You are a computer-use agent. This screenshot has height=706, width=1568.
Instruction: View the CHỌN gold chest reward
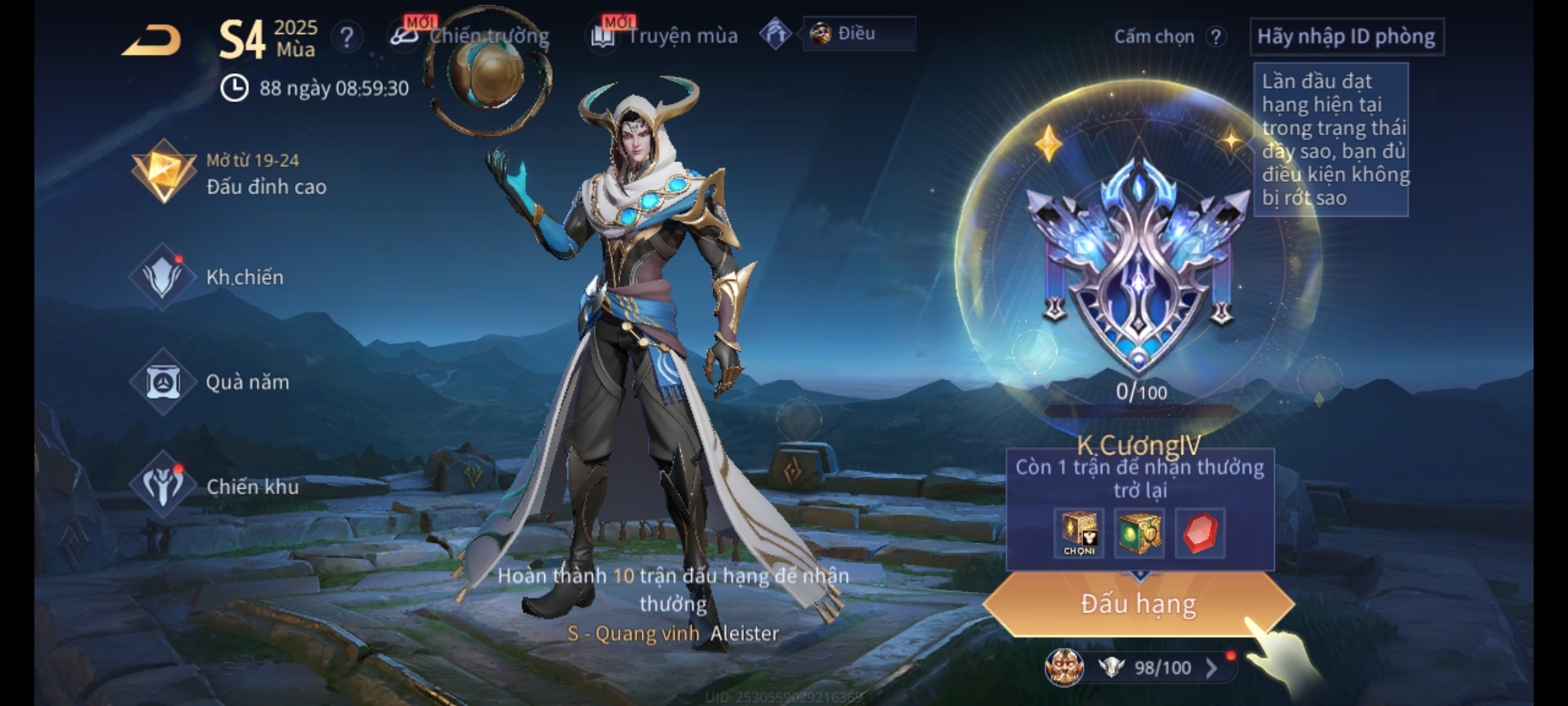(1079, 533)
